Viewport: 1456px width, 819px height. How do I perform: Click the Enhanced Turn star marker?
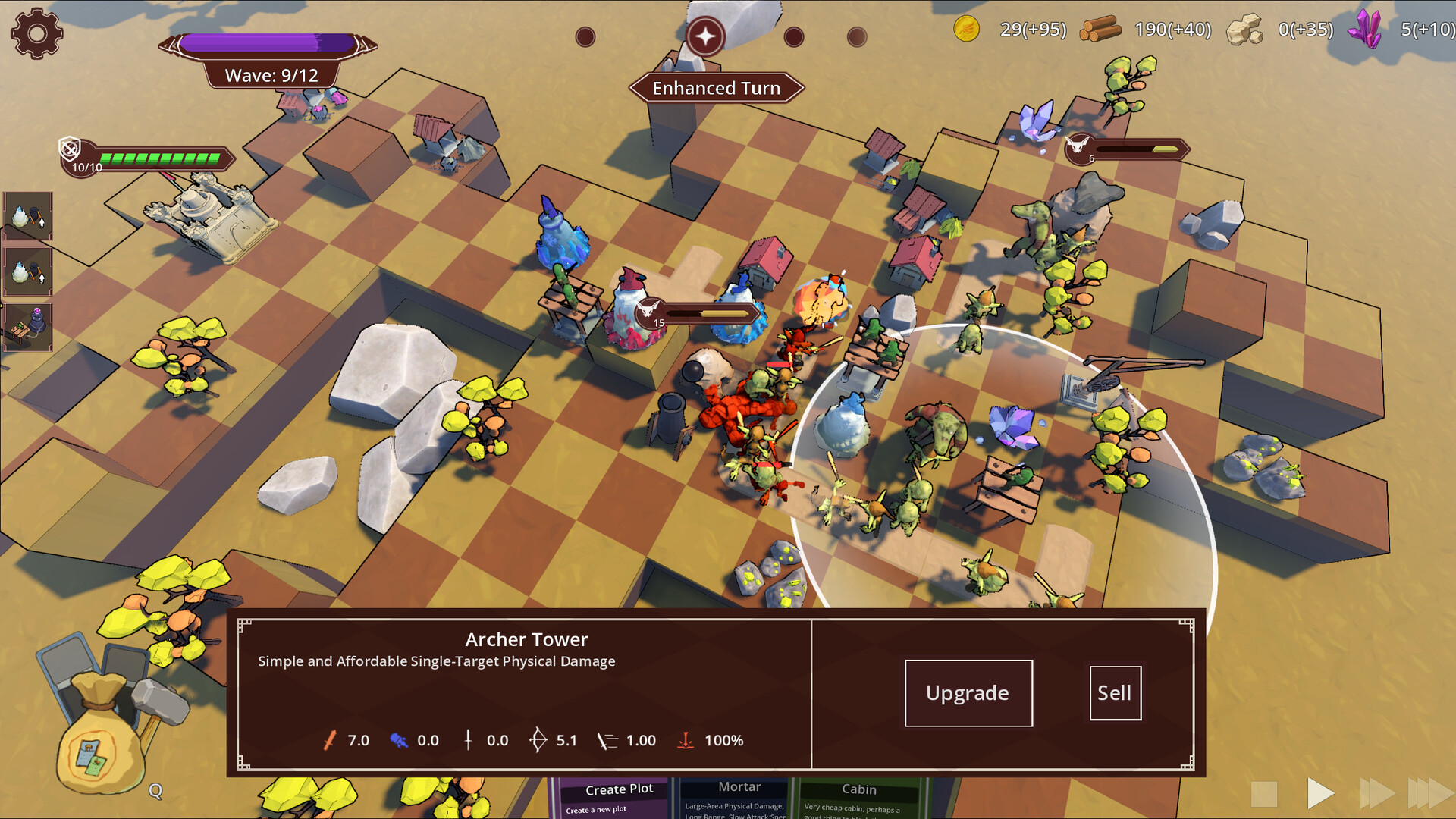point(706,36)
